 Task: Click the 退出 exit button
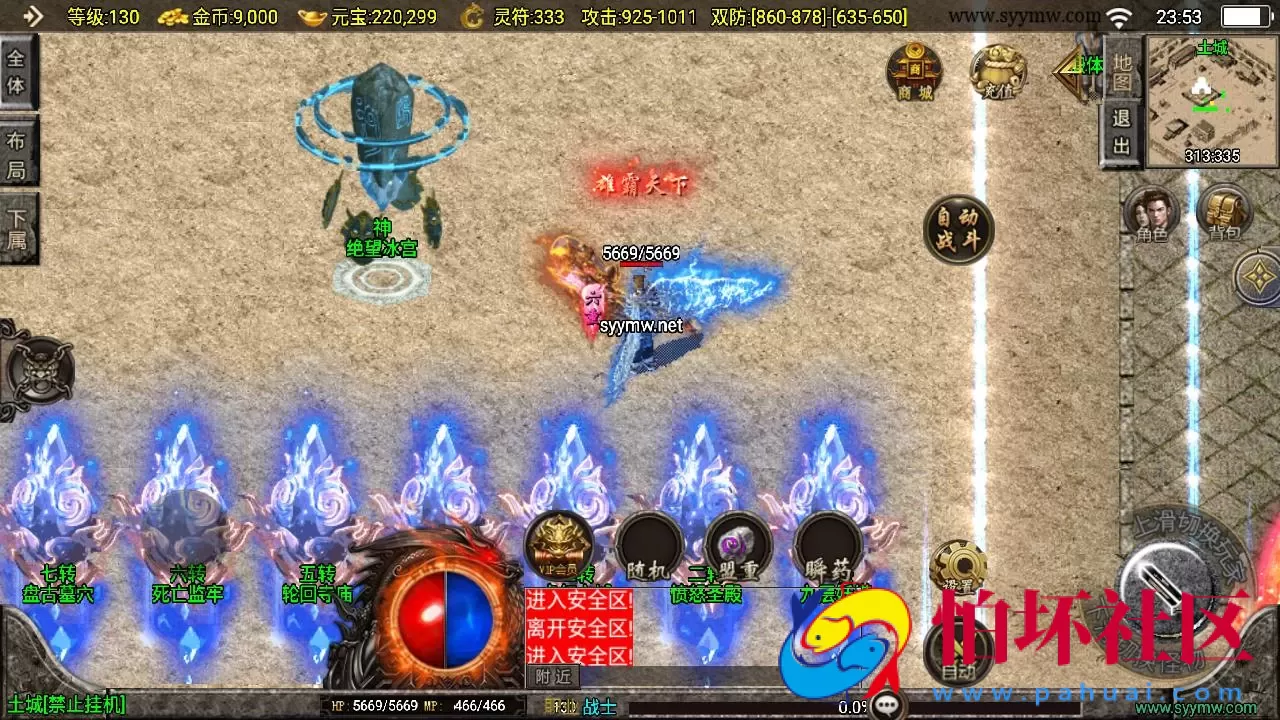[1122, 132]
